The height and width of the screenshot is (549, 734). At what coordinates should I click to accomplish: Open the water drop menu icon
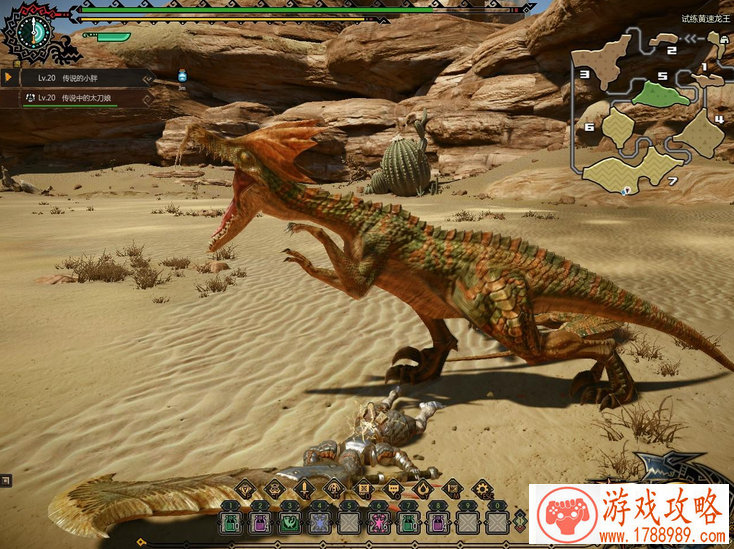[423, 490]
